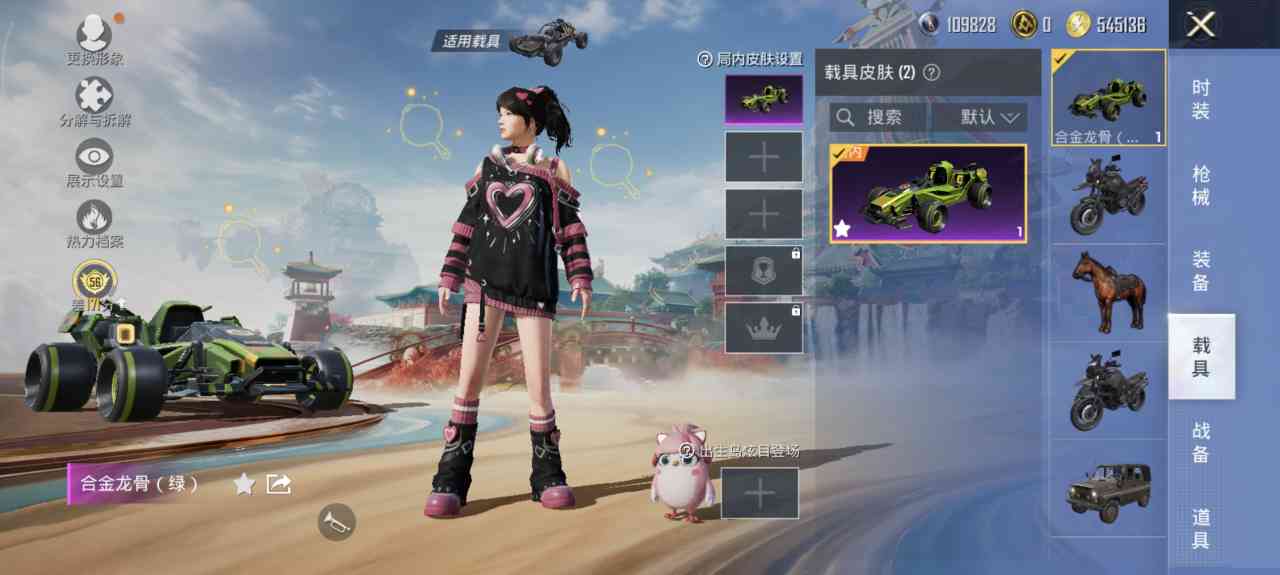
Task: Favorite the skin with the star button
Action: click(x=244, y=484)
